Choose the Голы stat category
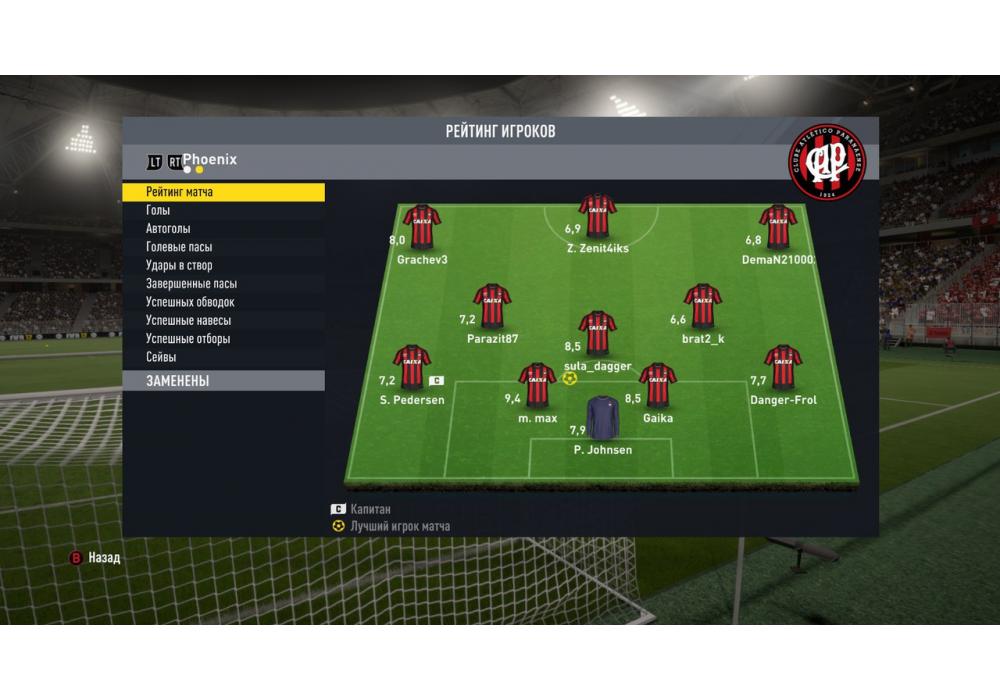This screenshot has height=700, width=1000. [223, 211]
